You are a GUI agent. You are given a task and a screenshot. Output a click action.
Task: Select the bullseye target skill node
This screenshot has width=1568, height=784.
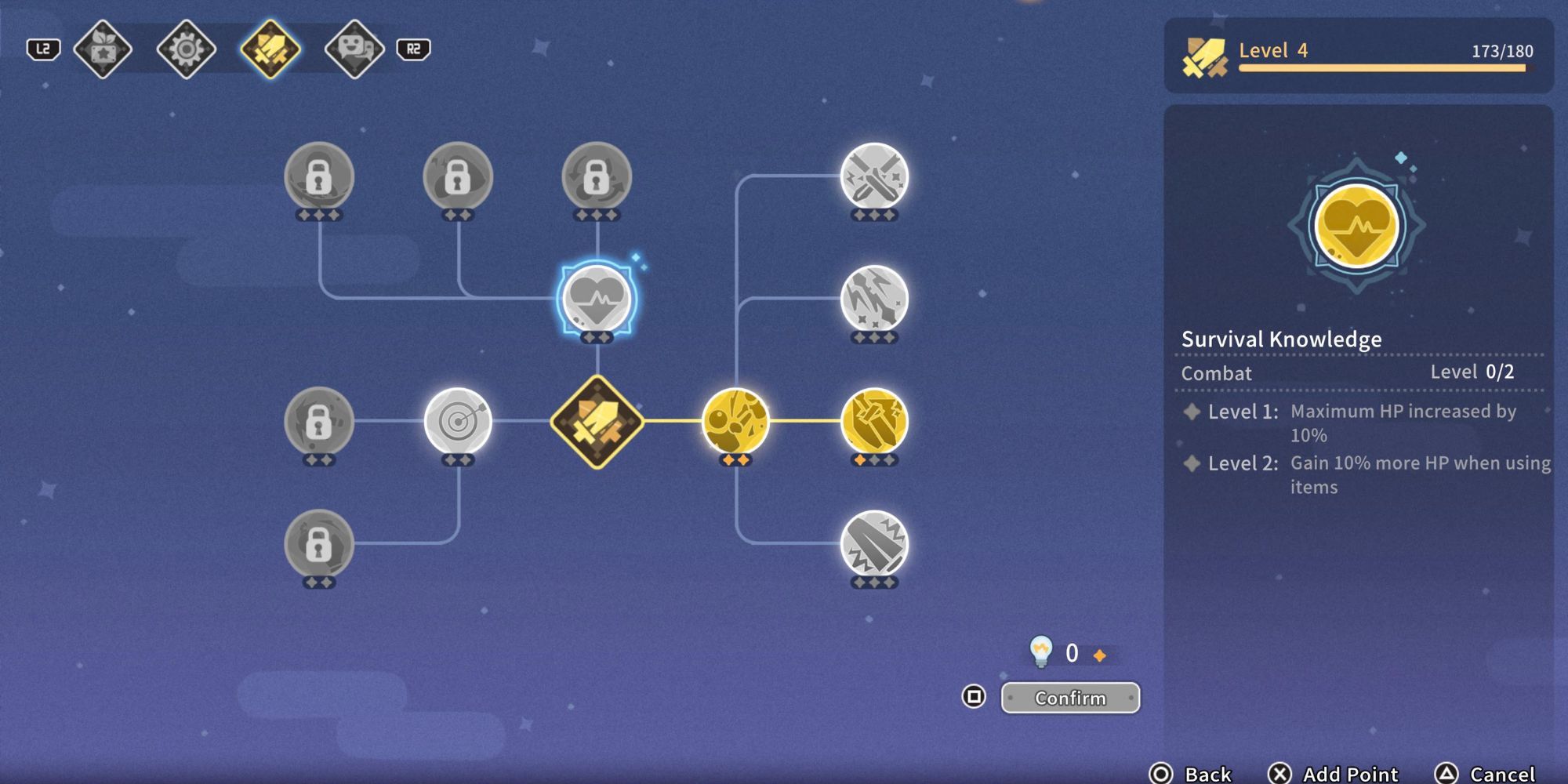click(459, 421)
